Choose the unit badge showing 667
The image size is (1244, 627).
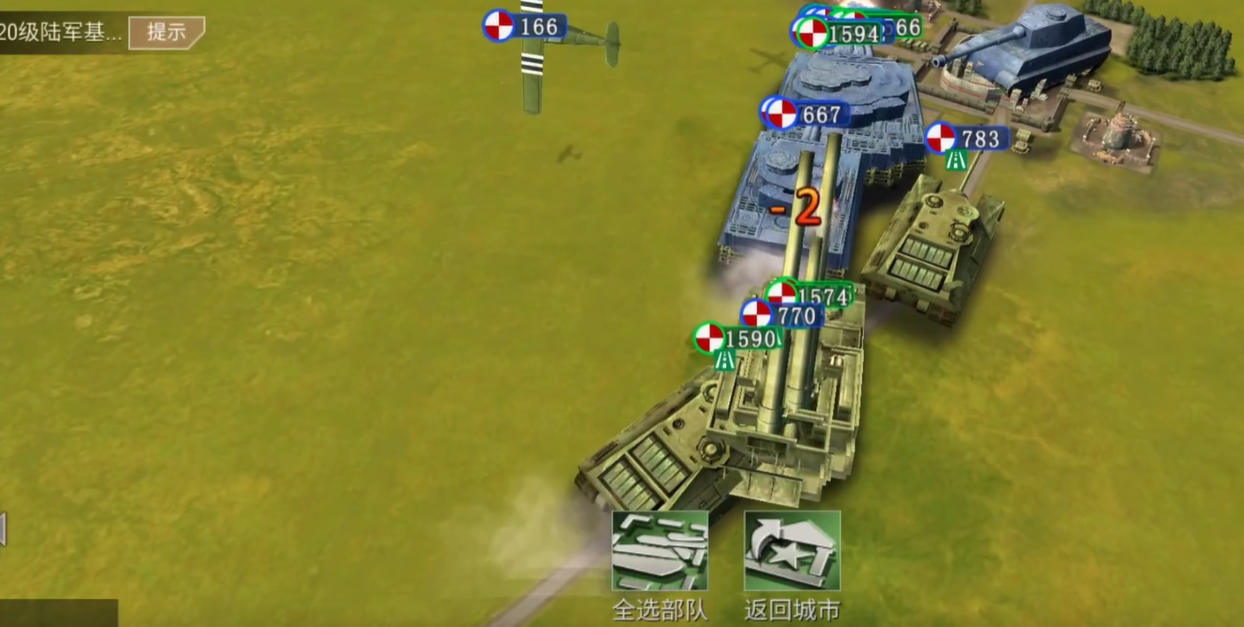808,114
